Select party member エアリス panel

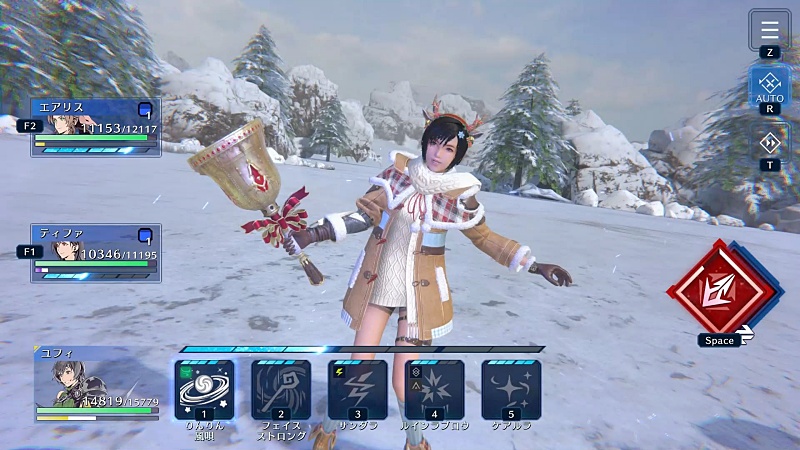pyautogui.click(x=95, y=126)
